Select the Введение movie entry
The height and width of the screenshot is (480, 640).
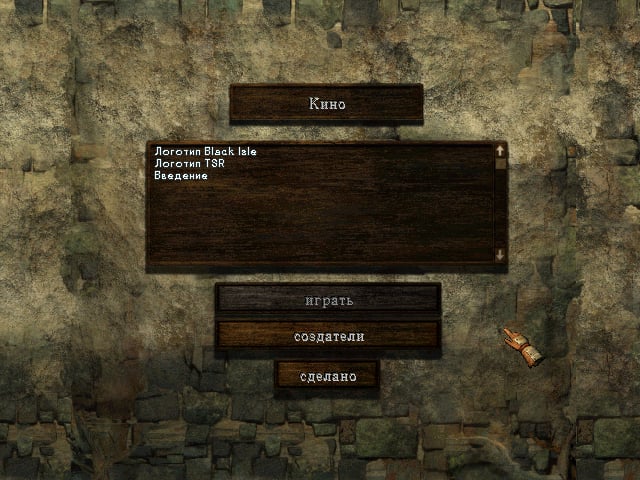181,176
